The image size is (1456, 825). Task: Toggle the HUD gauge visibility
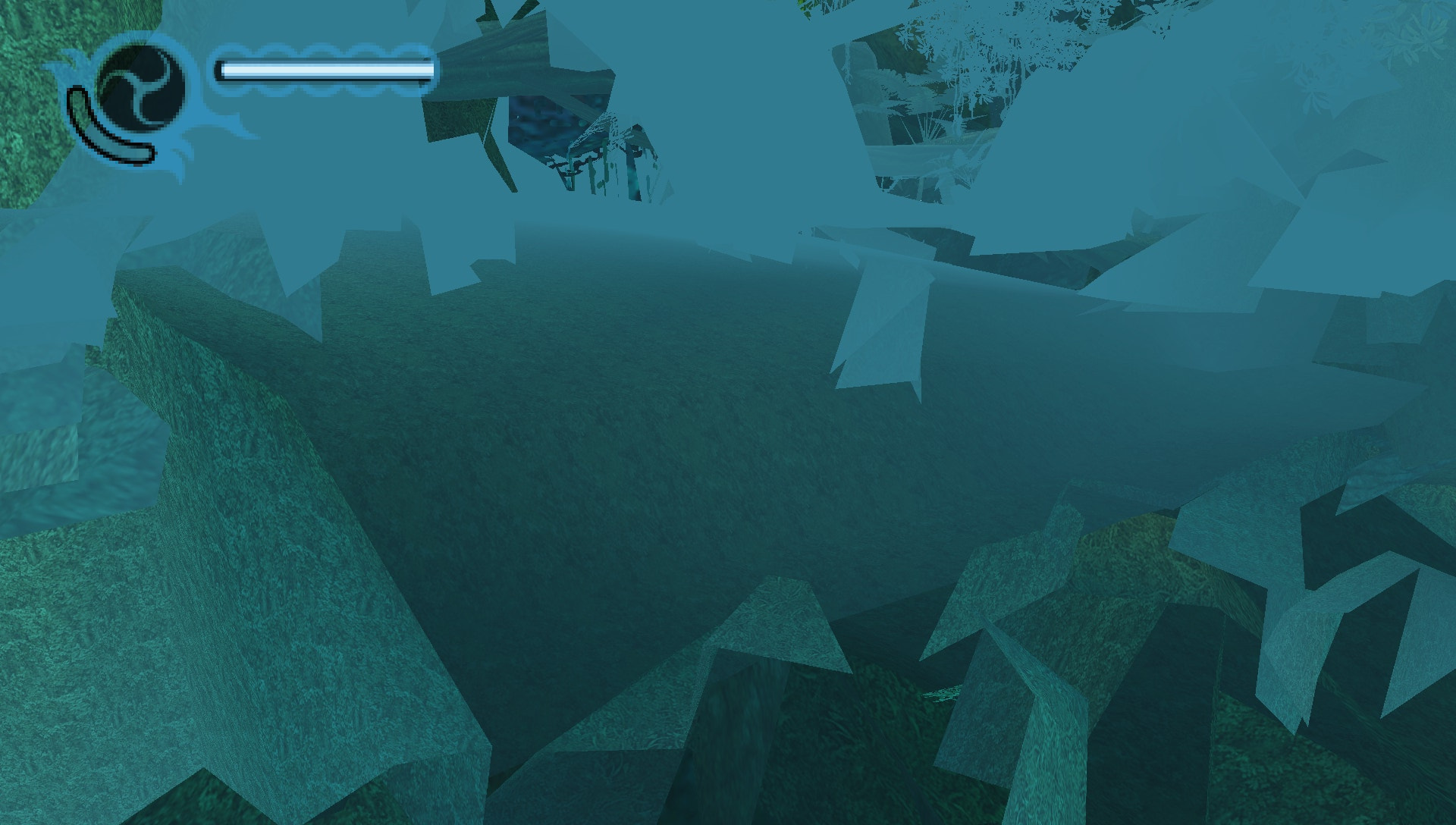[322, 70]
